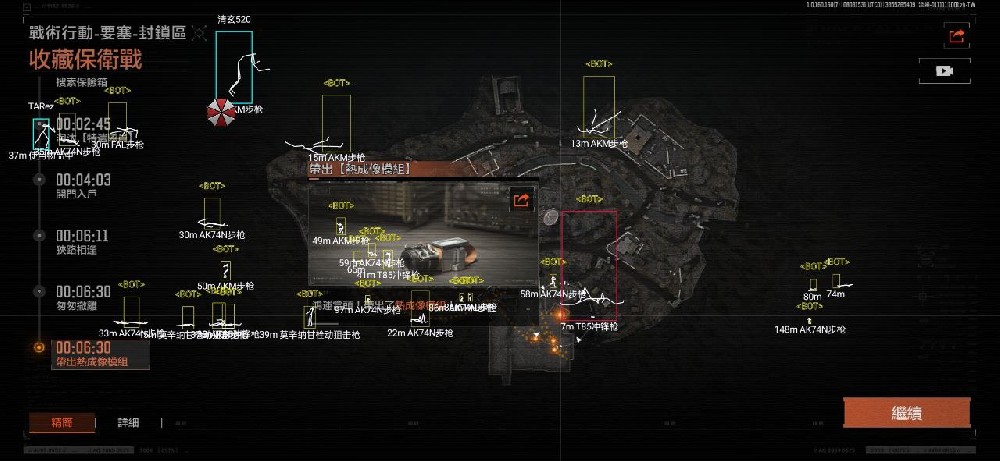Screen dimensions: 1000x461
Task: Click the 繼續 continue button
Action: pos(906,413)
